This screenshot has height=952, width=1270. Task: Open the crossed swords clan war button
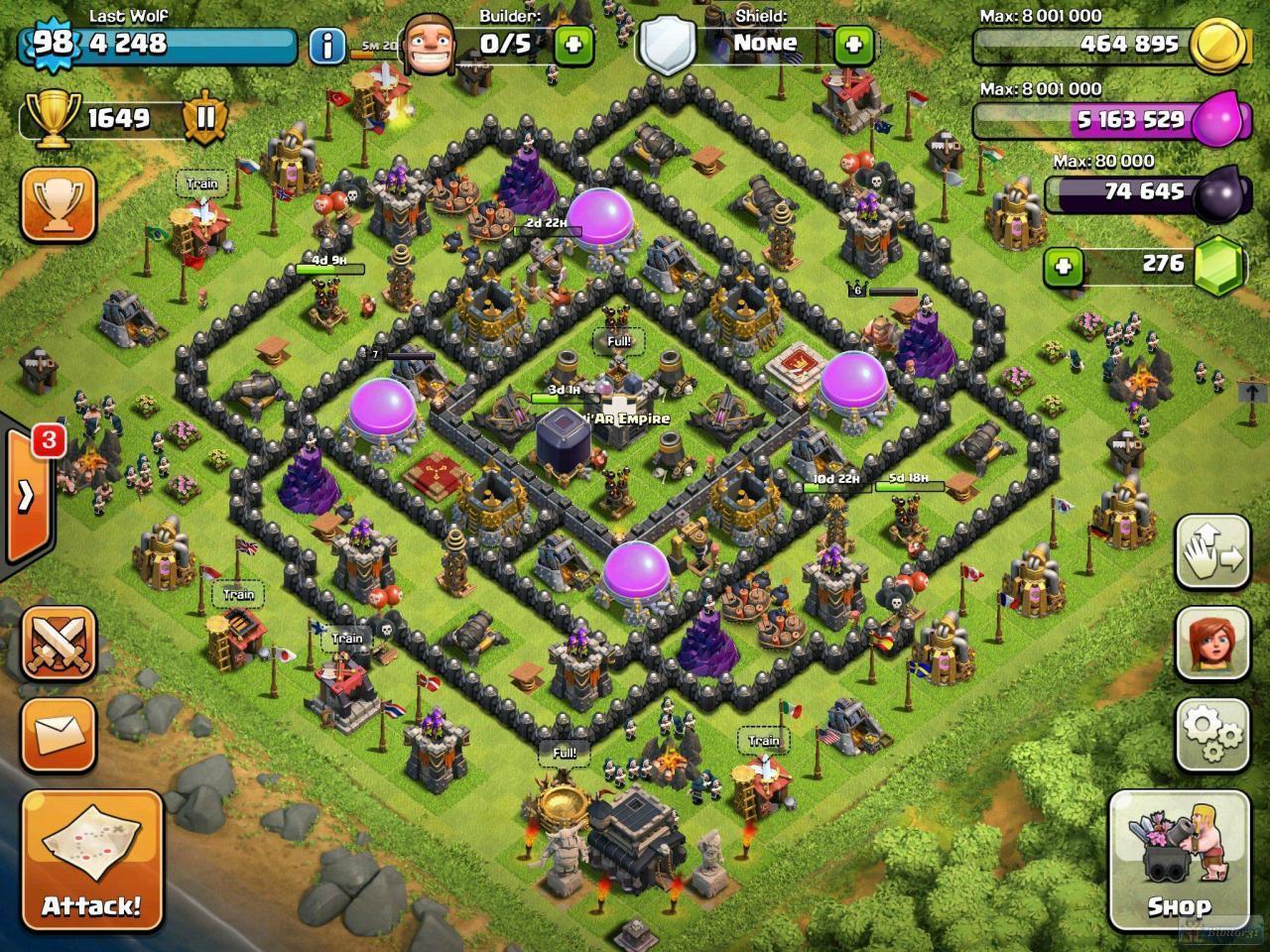tap(59, 644)
